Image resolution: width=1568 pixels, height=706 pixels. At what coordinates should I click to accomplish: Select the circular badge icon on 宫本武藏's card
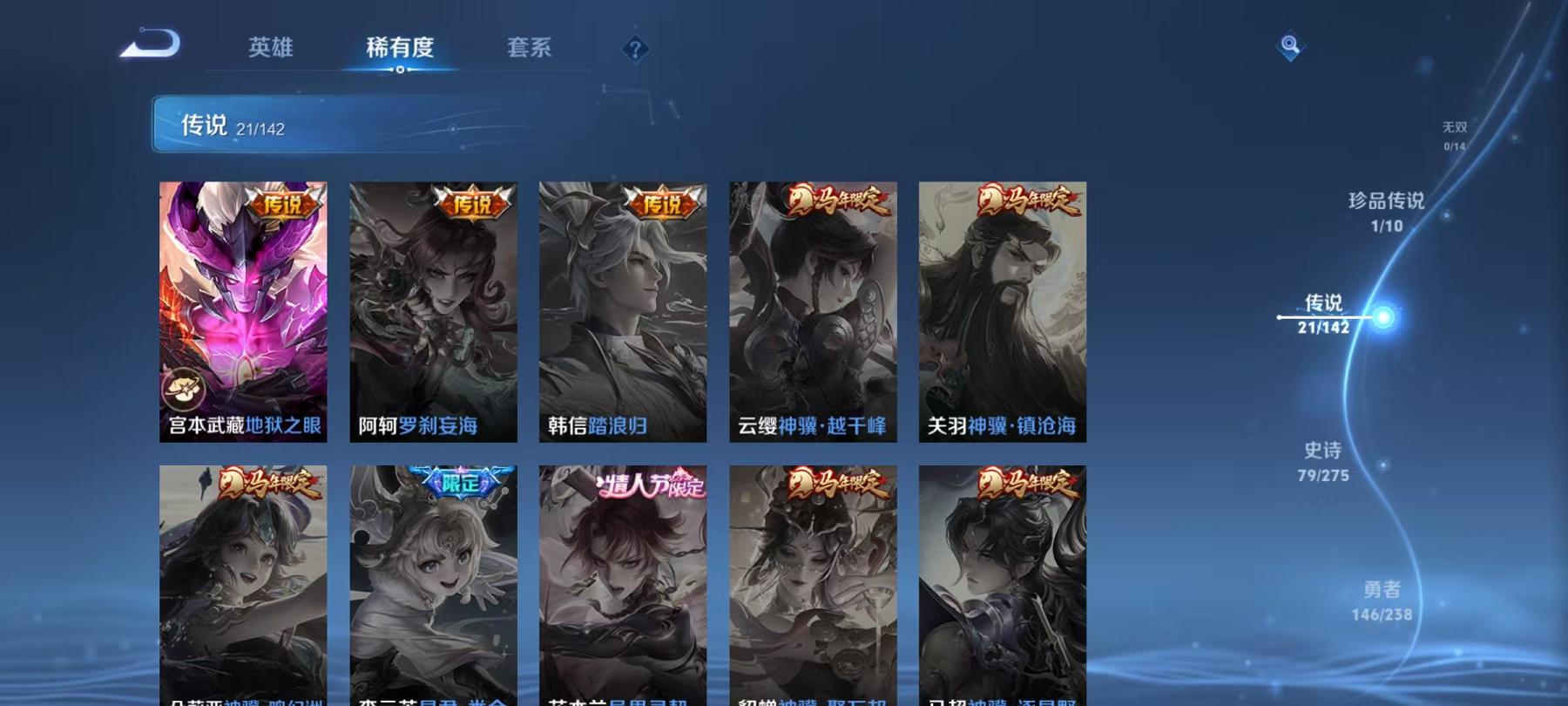(183, 390)
